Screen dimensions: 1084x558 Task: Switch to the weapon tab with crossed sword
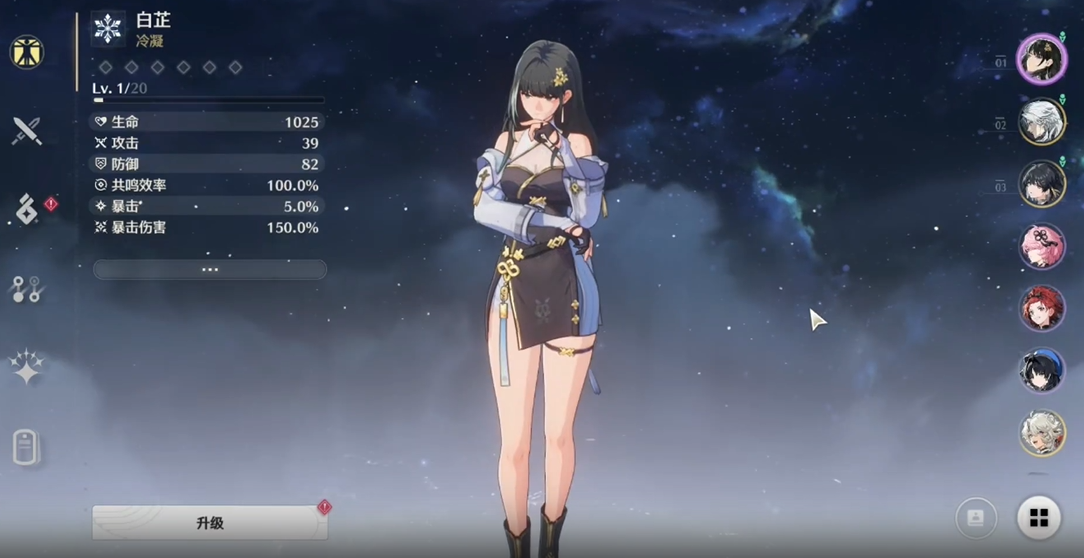27,130
